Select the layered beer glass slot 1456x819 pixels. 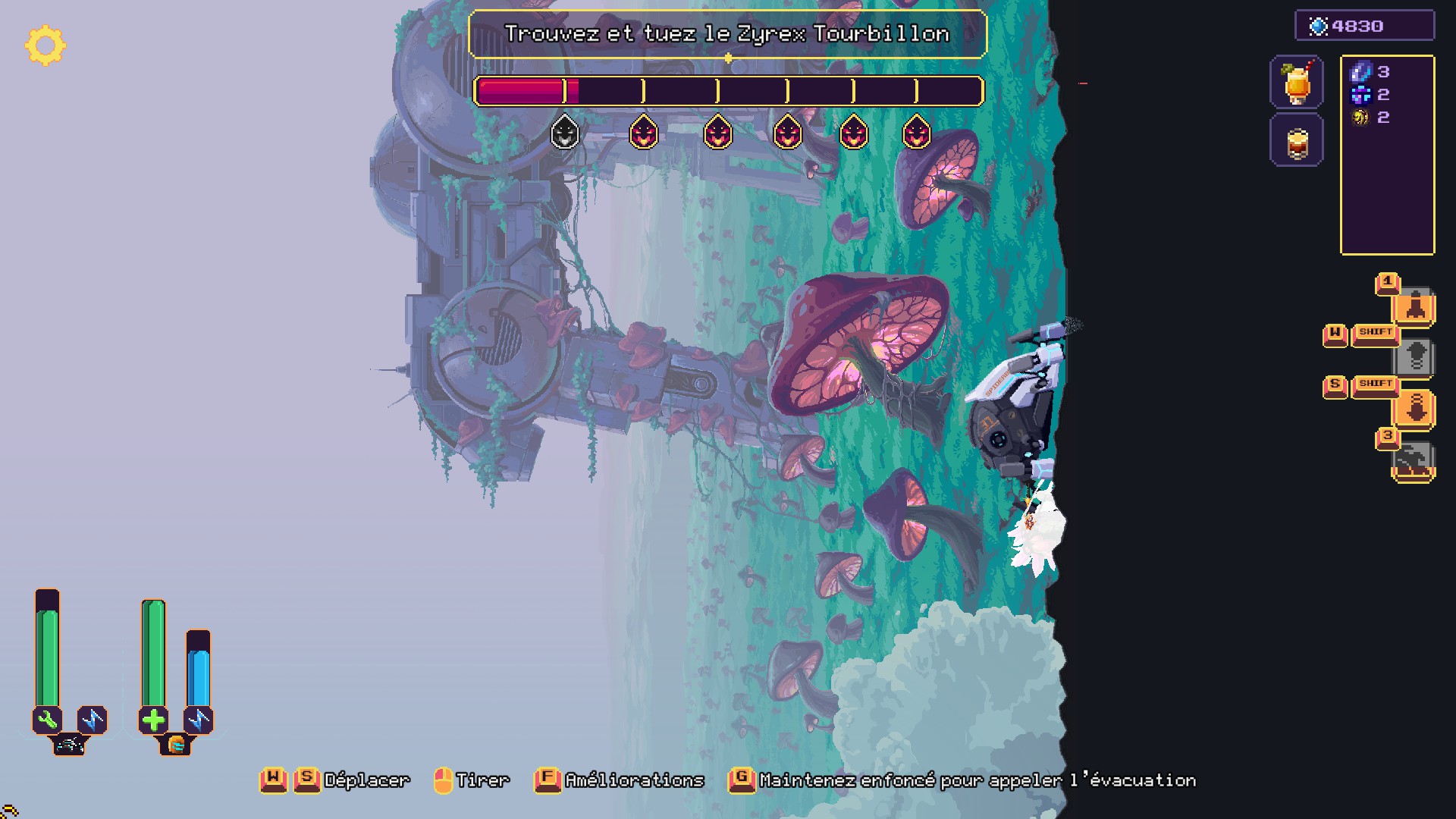[x=1297, y=141]
